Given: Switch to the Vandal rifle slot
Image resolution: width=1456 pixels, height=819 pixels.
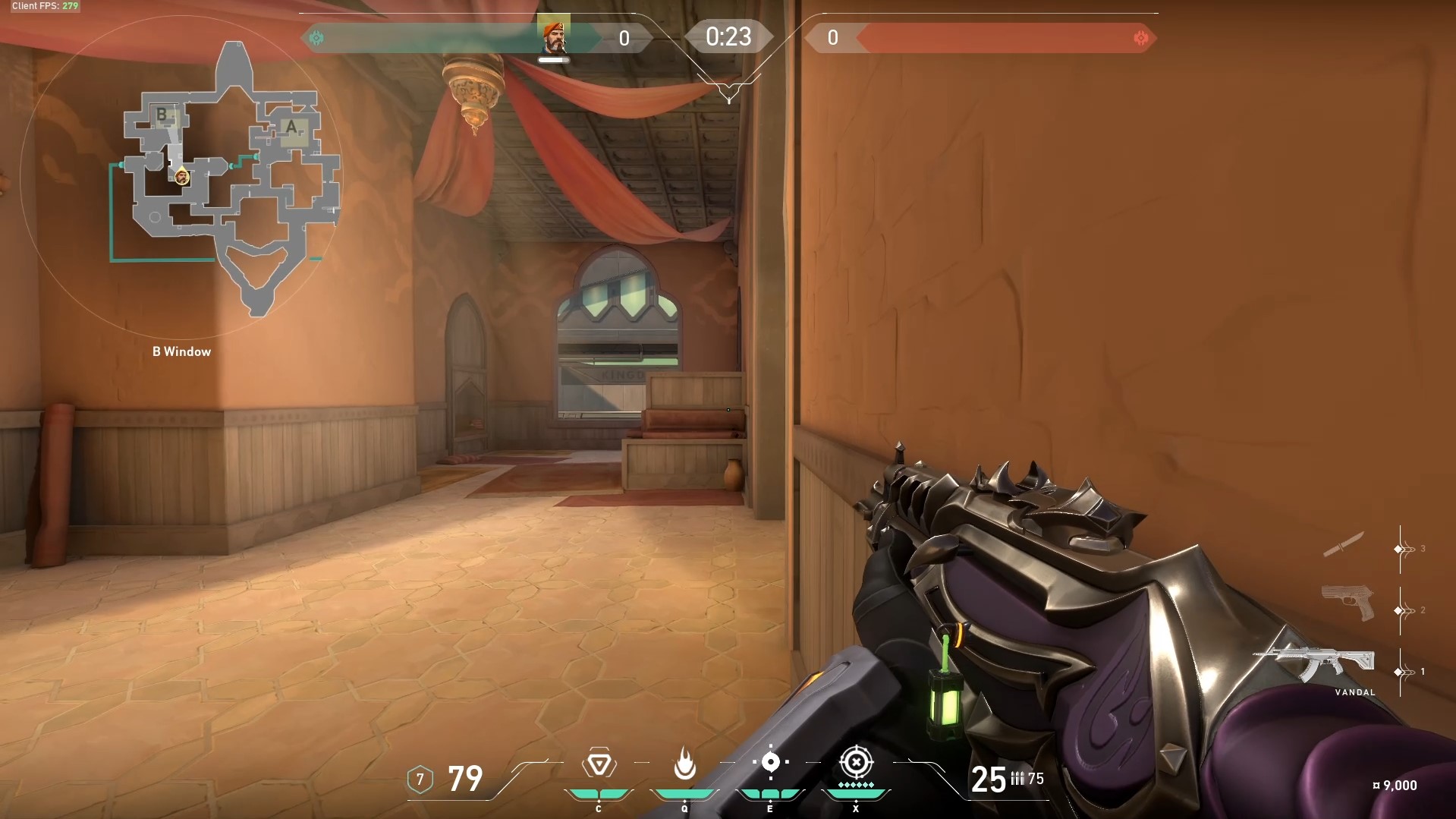Looking at the screenshot, I should 1314,666.
